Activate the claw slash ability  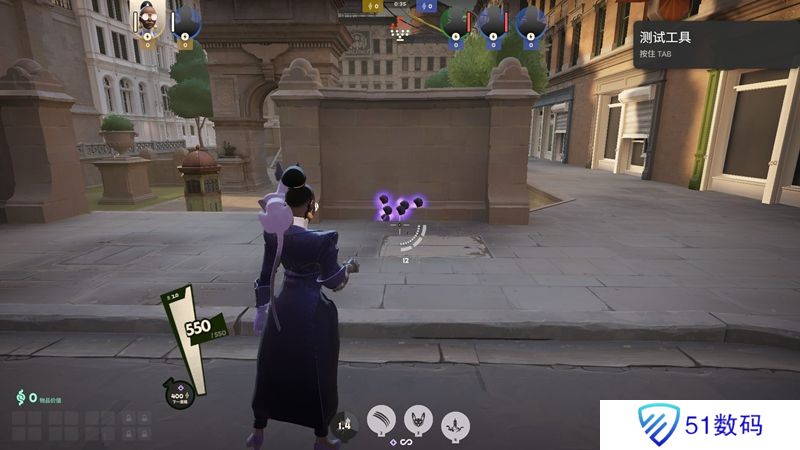click(381, 420)
